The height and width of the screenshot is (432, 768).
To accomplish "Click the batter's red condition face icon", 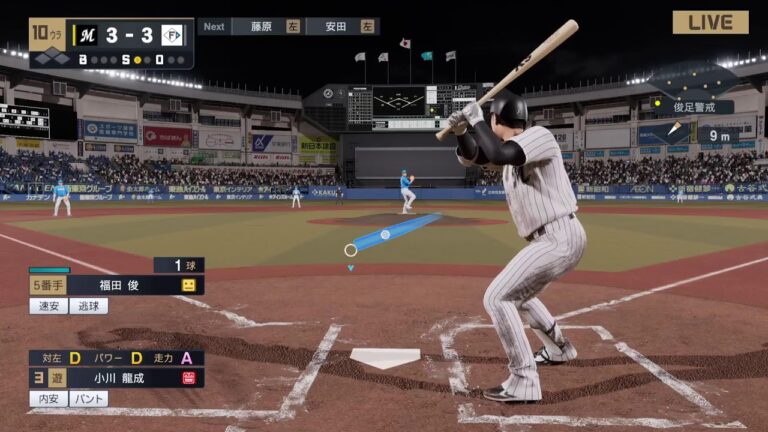I will (x=188, y=378).
